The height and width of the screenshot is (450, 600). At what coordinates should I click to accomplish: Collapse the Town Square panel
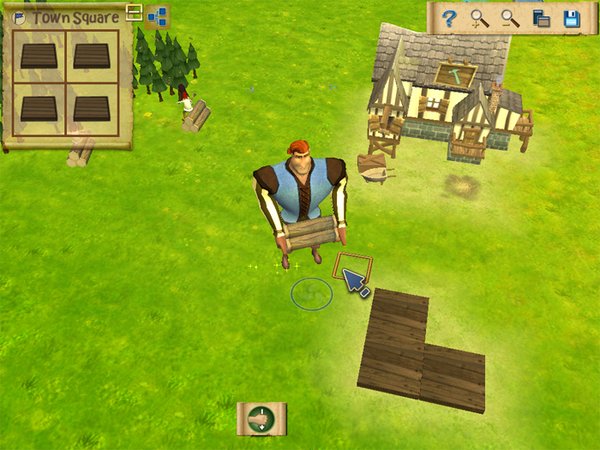(x=134, y=13)
